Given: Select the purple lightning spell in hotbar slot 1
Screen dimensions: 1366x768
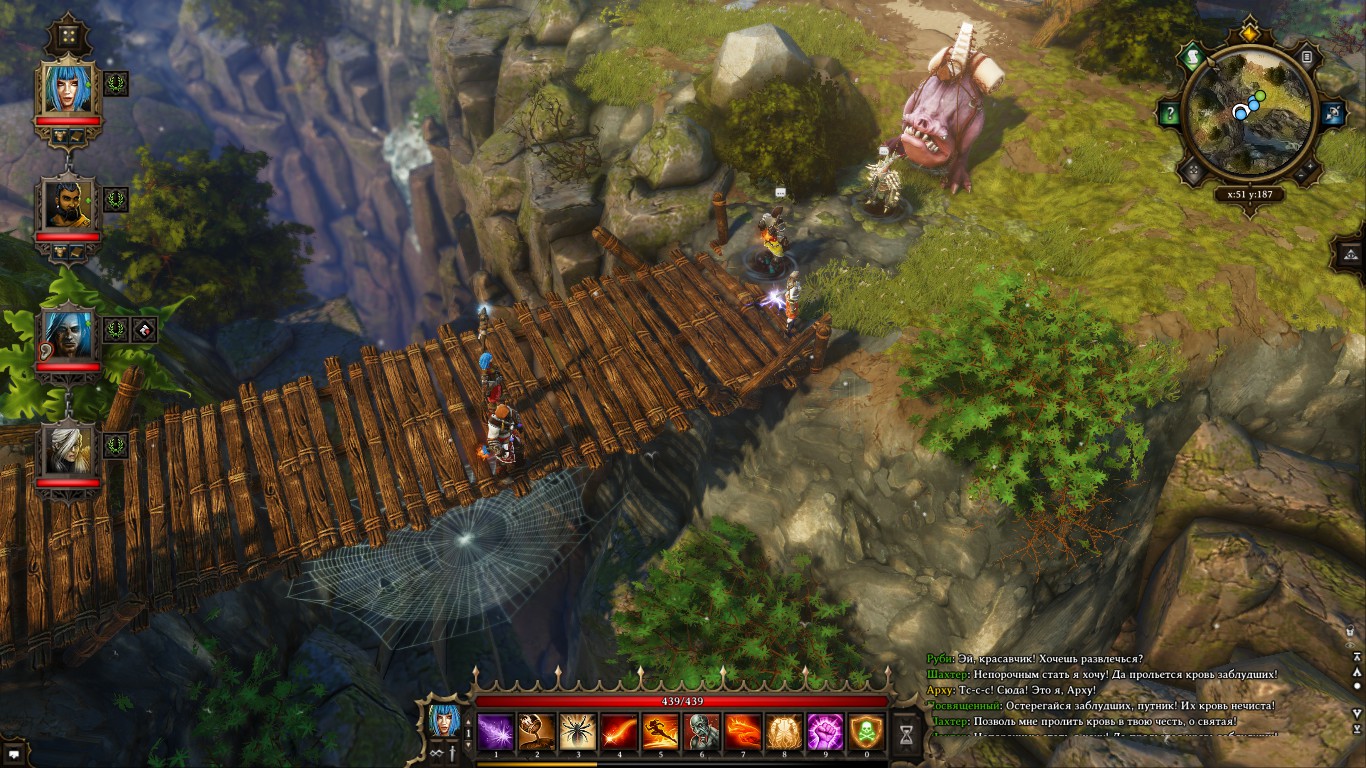Looking at the screenshot, I should (x=495, y=732).
